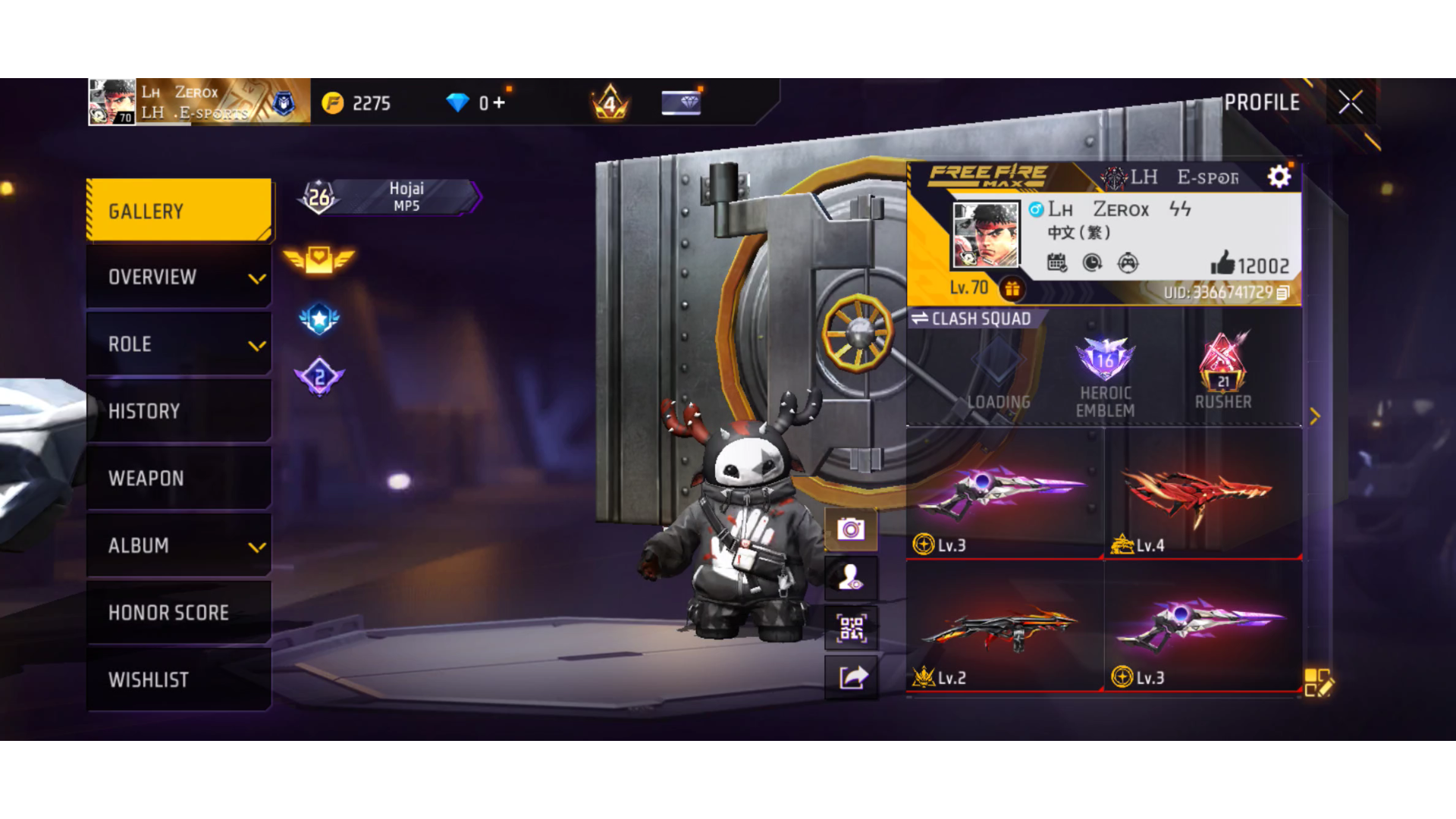Select the Gallery tab
Image resolution: width=1456 pixels, height=819 pixels.
tap(179, 211)
